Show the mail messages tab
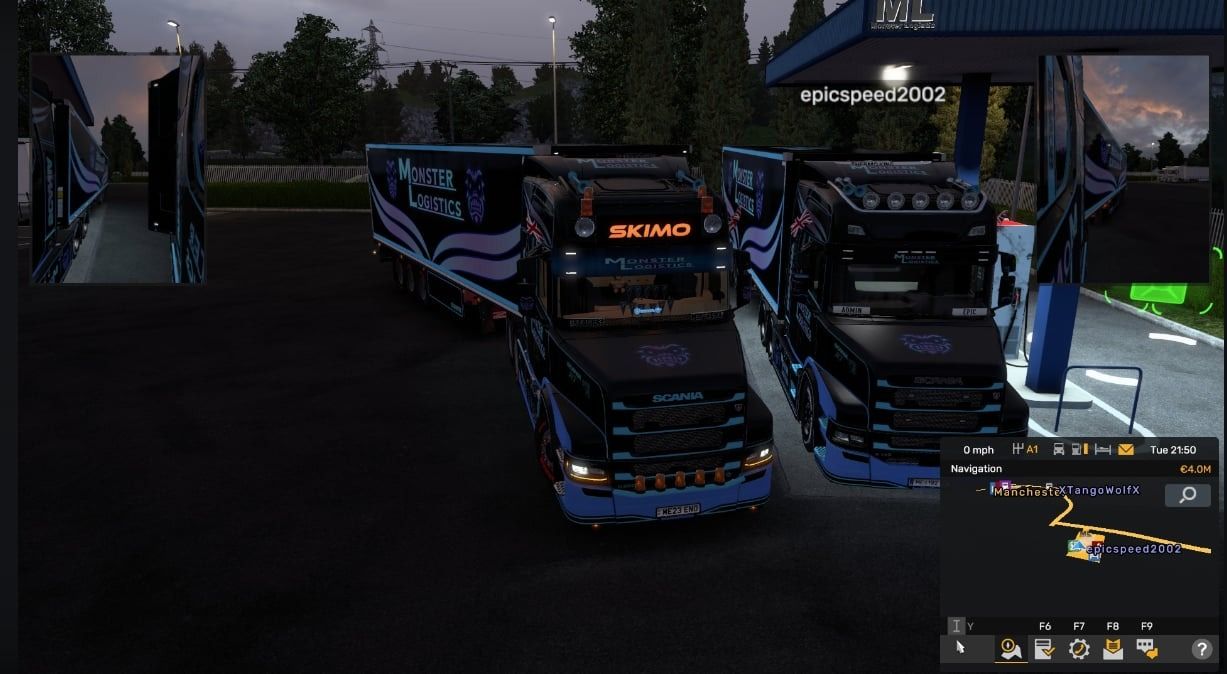The height and width of the screenshot is (674, 1227). (1113, 649)
